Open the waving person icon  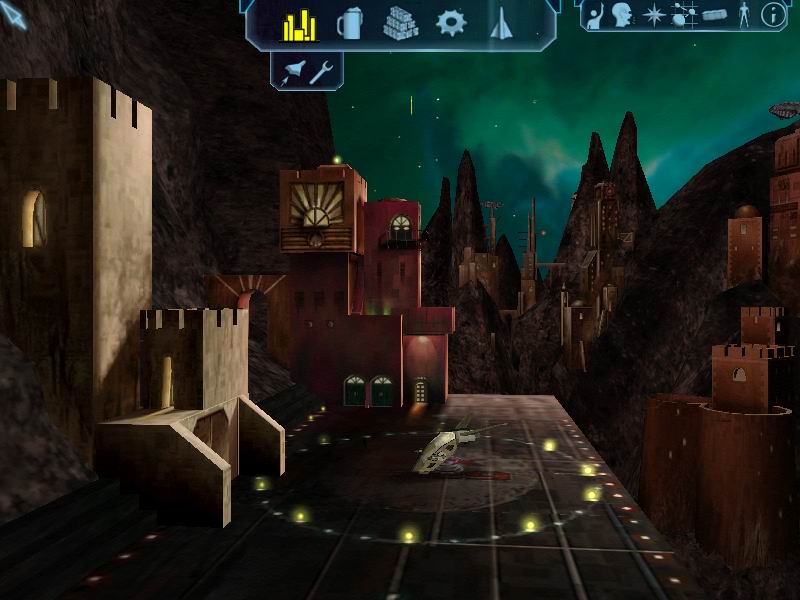point(594,14)
